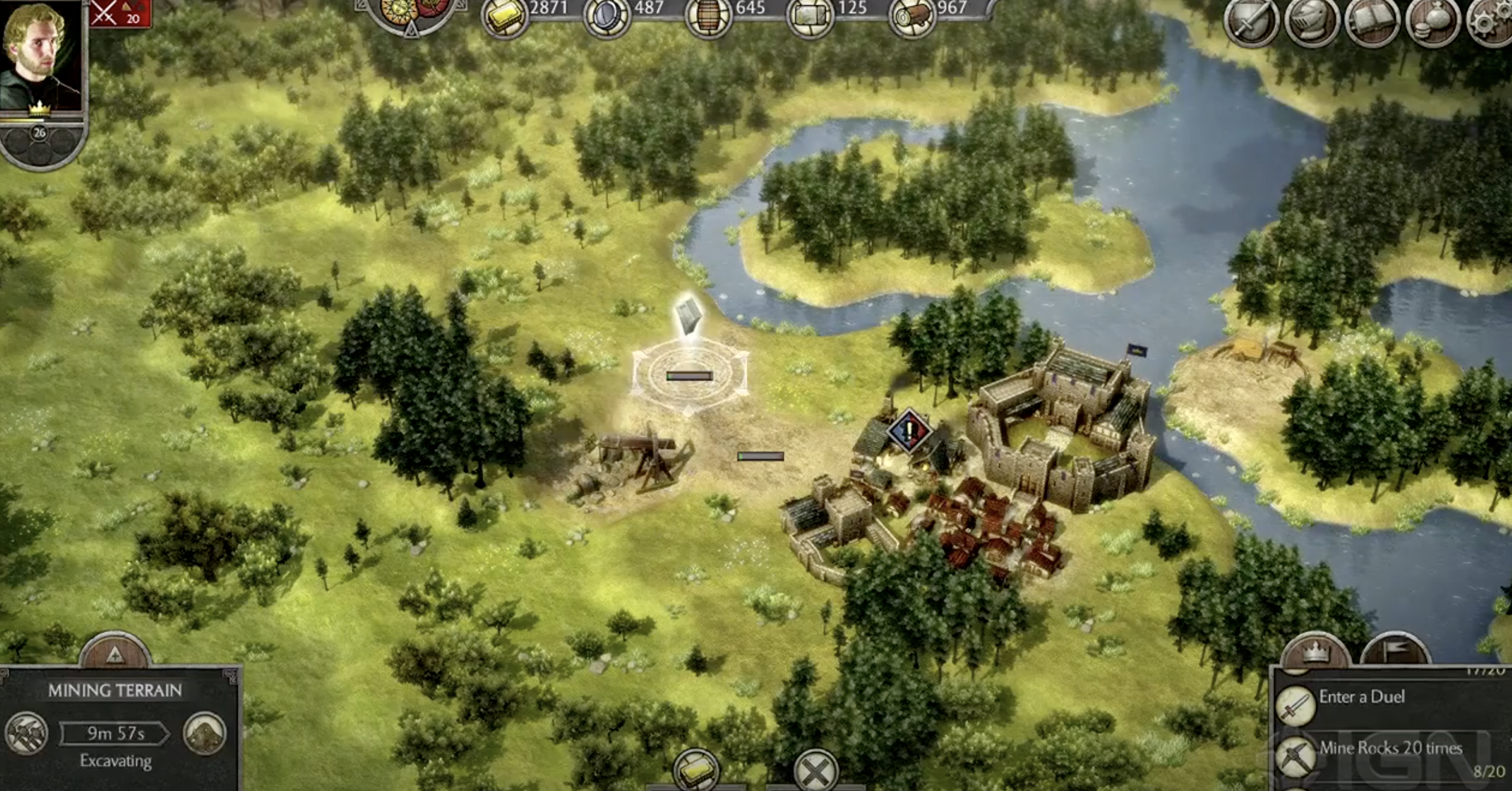The width and height of the screenshot is (1512, 791).
Task: Open the sword and shield combat menu
Action: coord(1251,21)
